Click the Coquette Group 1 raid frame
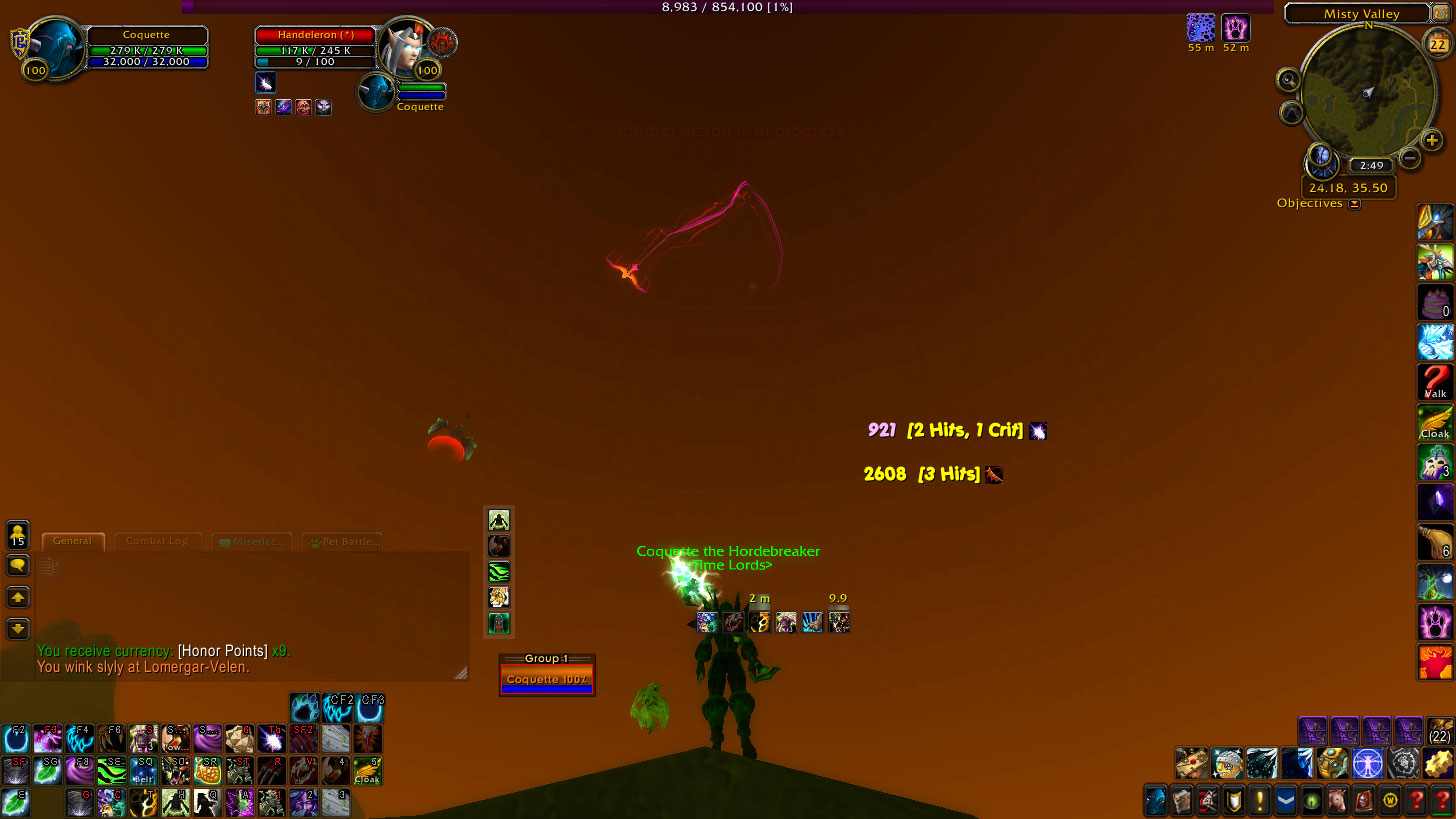 [546, 679]
